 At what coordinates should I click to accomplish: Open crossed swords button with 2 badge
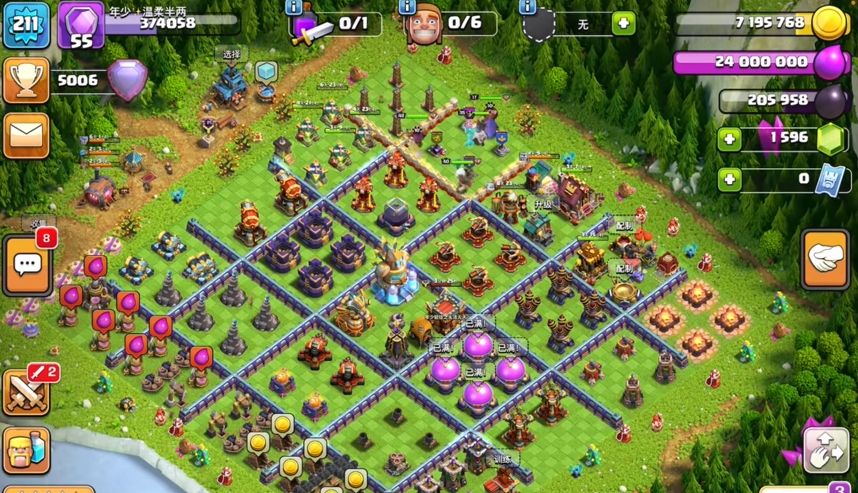27,391
